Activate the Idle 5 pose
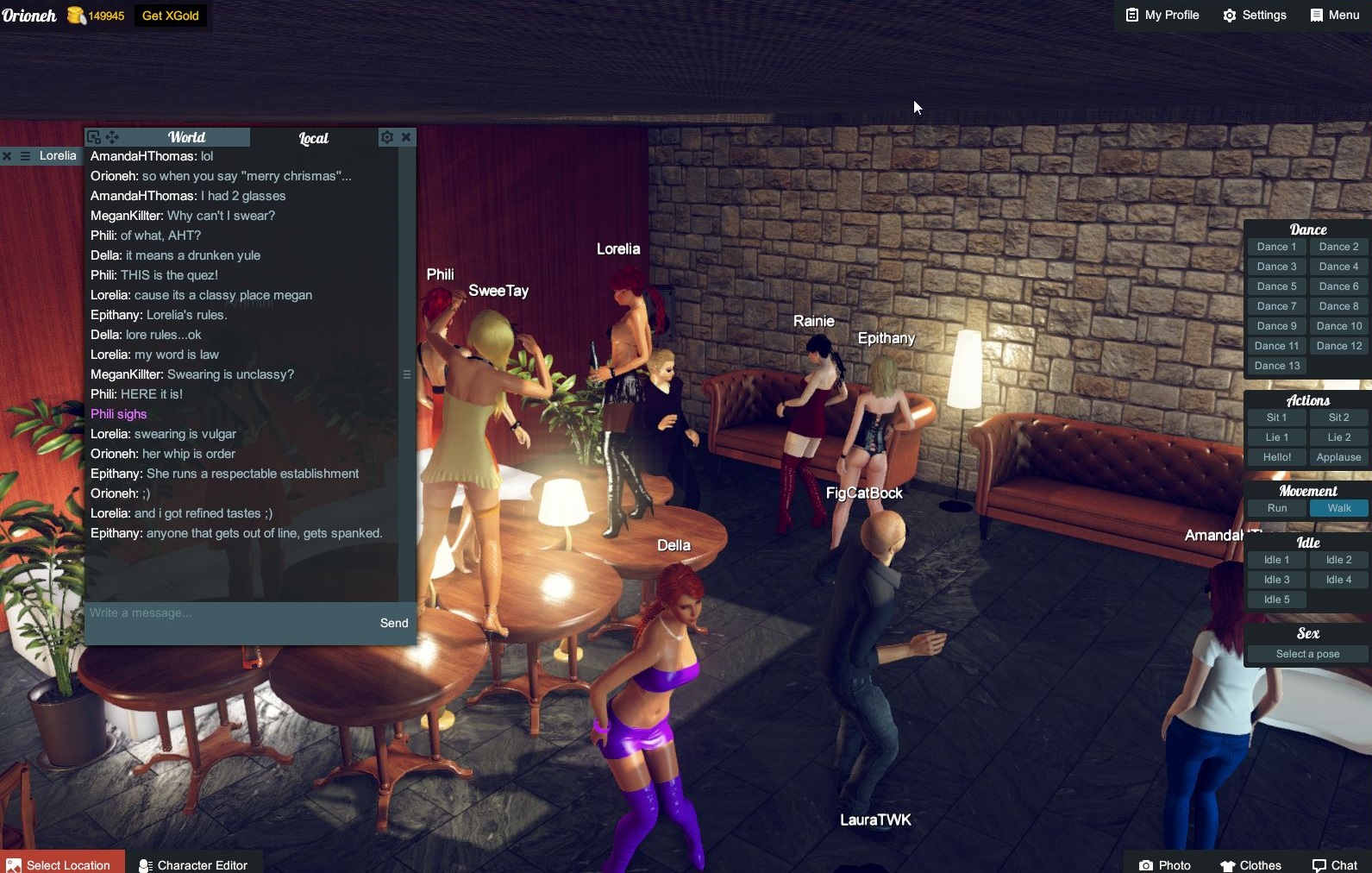Screen dimensions: 1372x873 (x=1276, y=600)
